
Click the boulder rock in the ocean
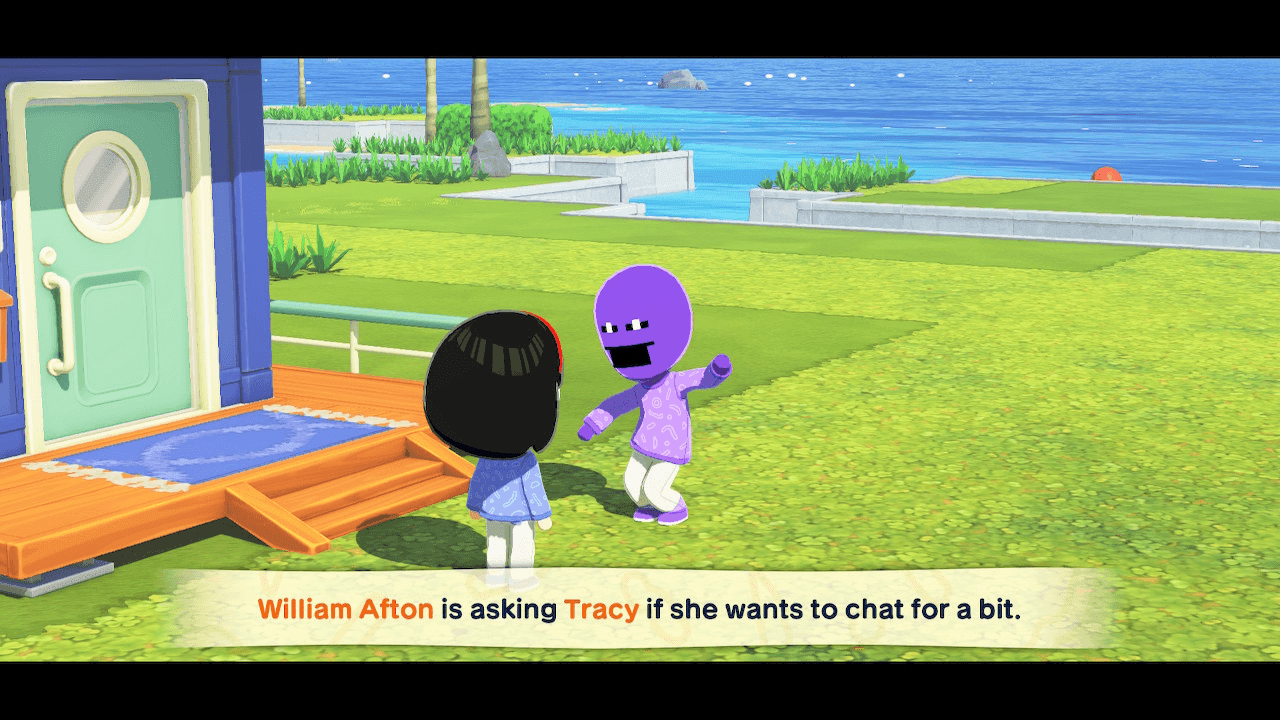[x=684, y=80]
